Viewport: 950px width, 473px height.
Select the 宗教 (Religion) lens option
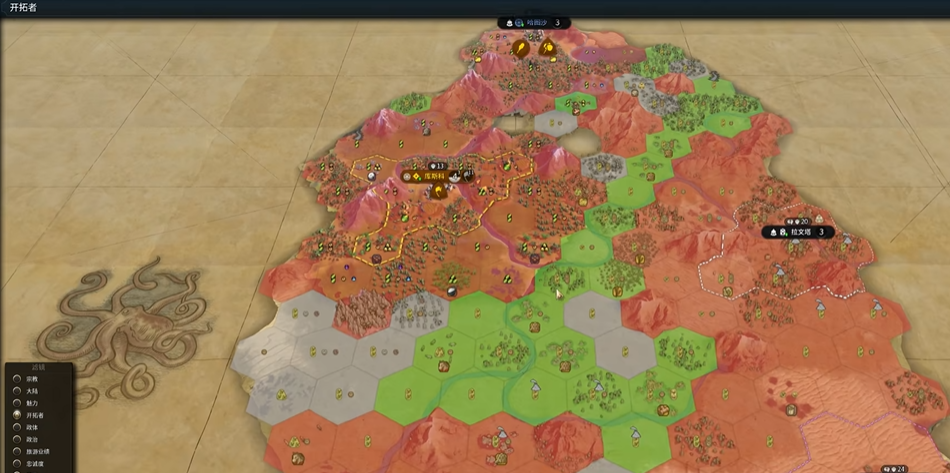[x=17, y=379]
